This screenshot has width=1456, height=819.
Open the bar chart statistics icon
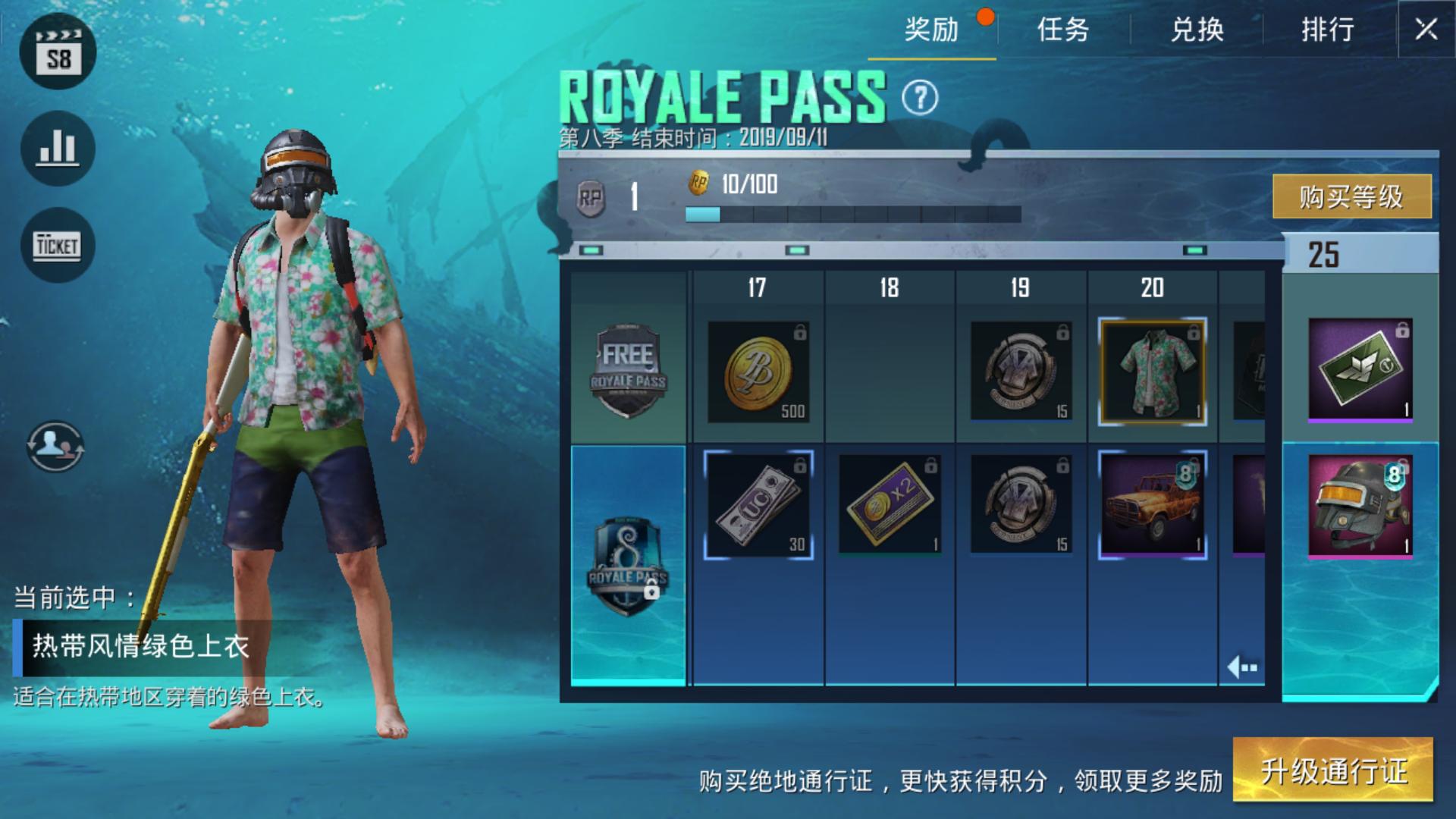coord(58,148)
